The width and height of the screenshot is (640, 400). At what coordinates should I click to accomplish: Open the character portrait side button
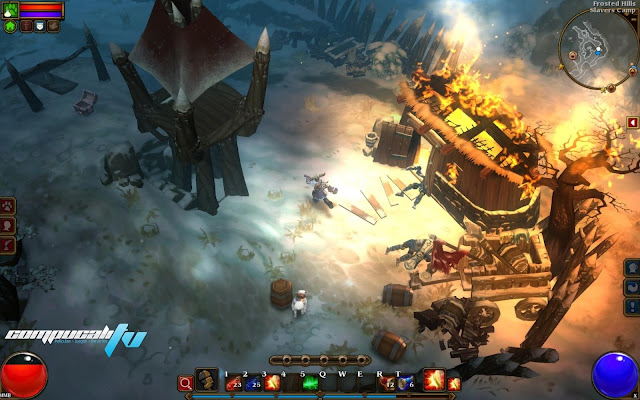tap(8, 225)
